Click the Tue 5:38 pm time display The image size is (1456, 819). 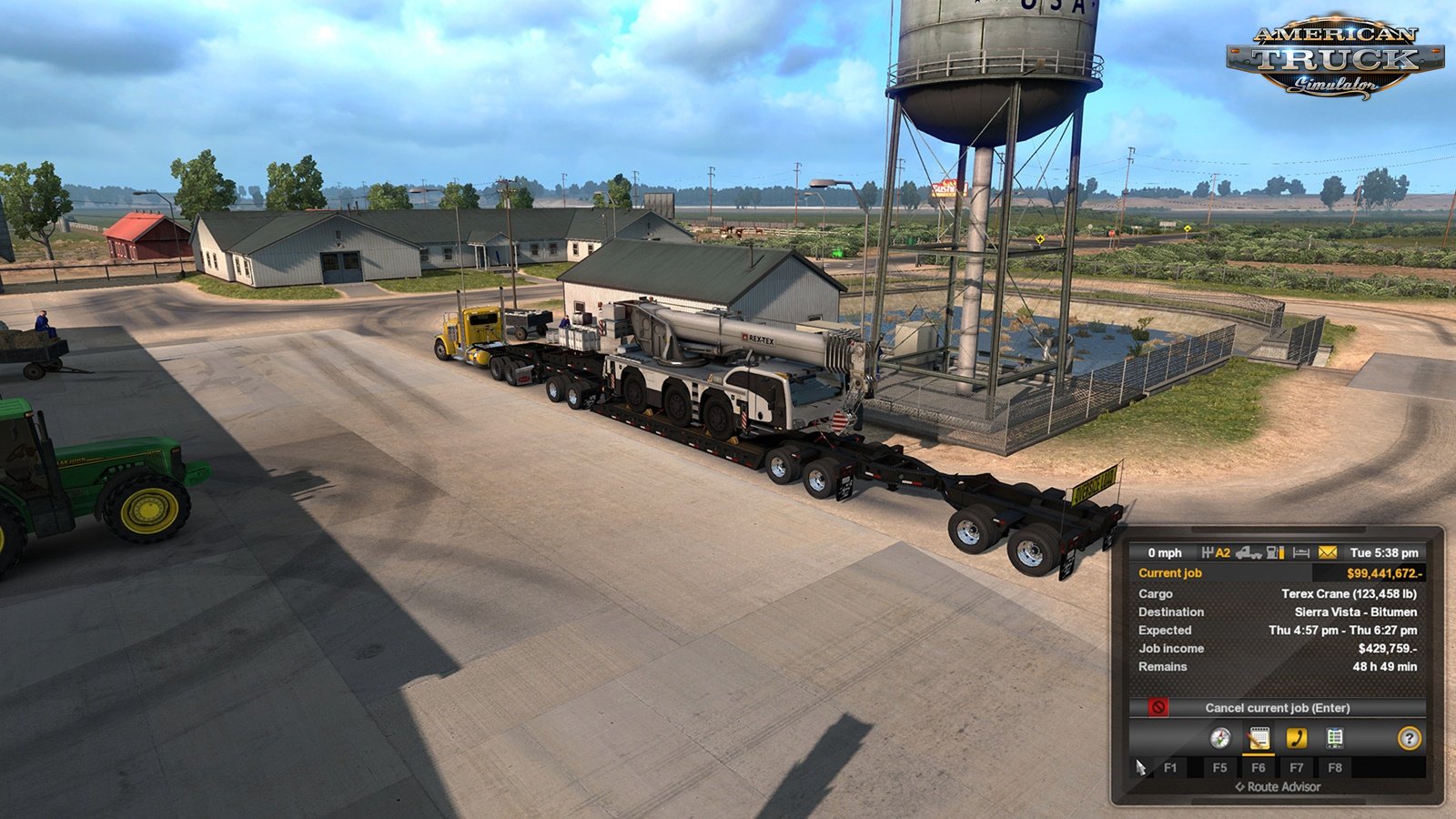click(x=1383, y=553)
